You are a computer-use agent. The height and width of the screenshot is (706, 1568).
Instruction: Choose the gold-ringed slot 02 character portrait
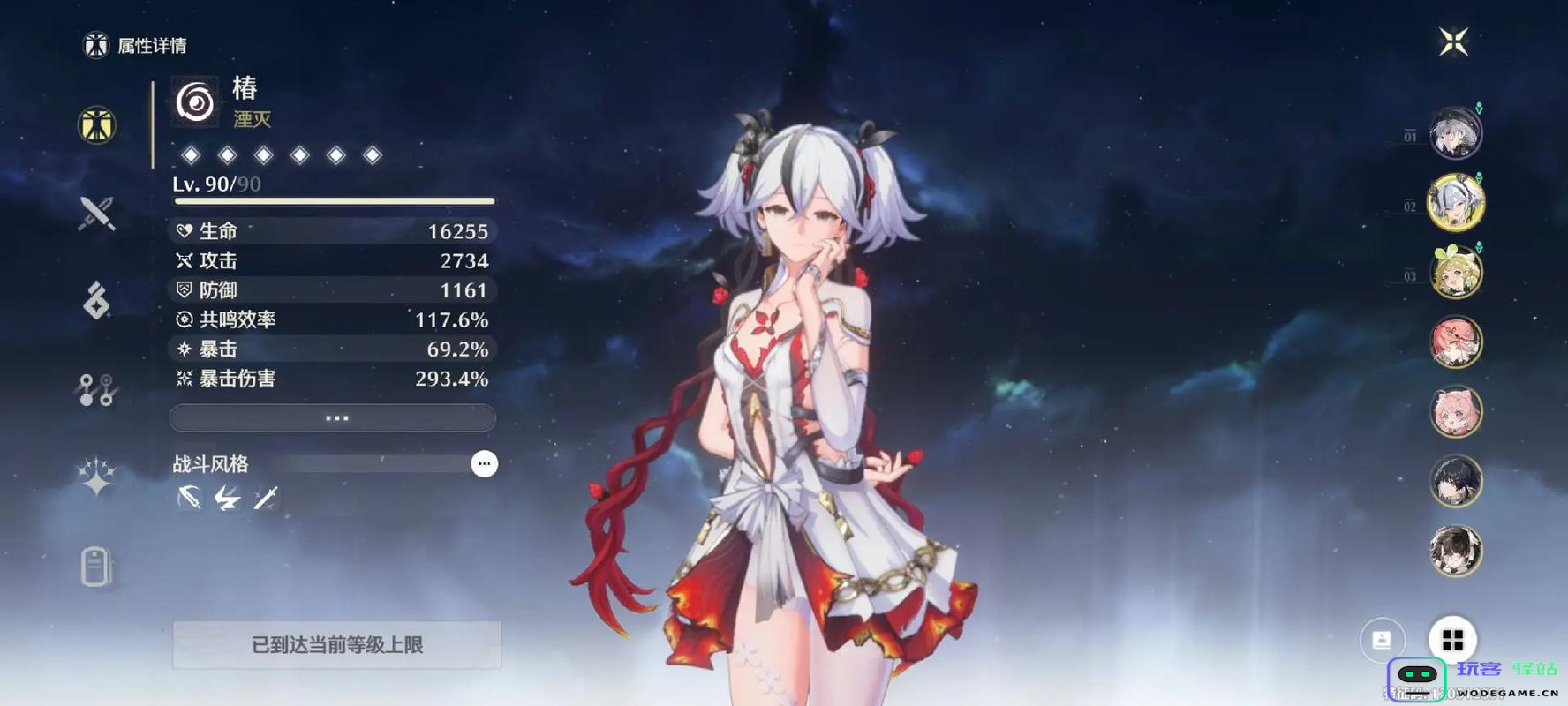click(1455, 203)
